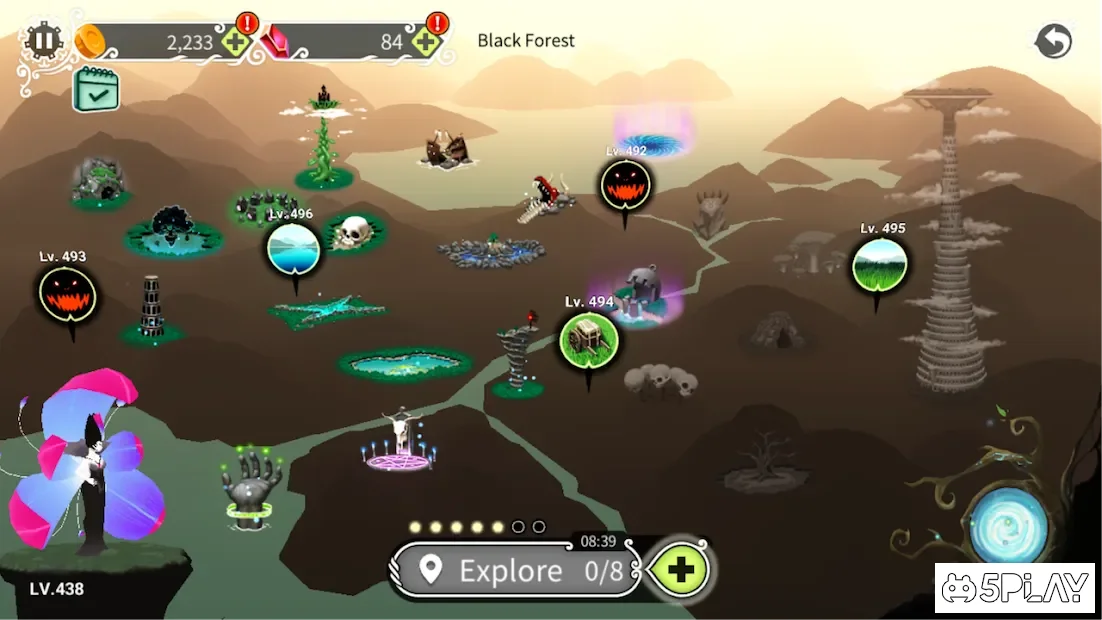
Task: Choose the Lv. 492 monster marker
Action: 626,185
